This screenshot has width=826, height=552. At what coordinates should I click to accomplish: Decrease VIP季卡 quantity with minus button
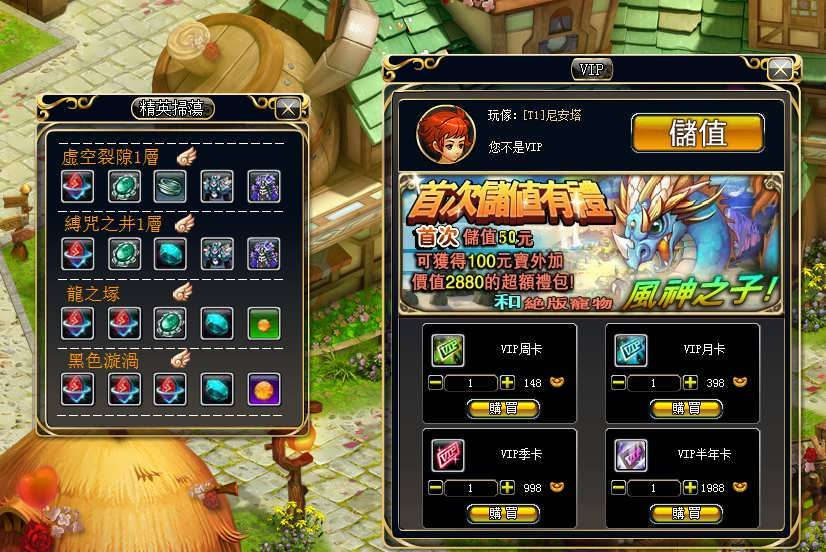[x=436, y=489]
